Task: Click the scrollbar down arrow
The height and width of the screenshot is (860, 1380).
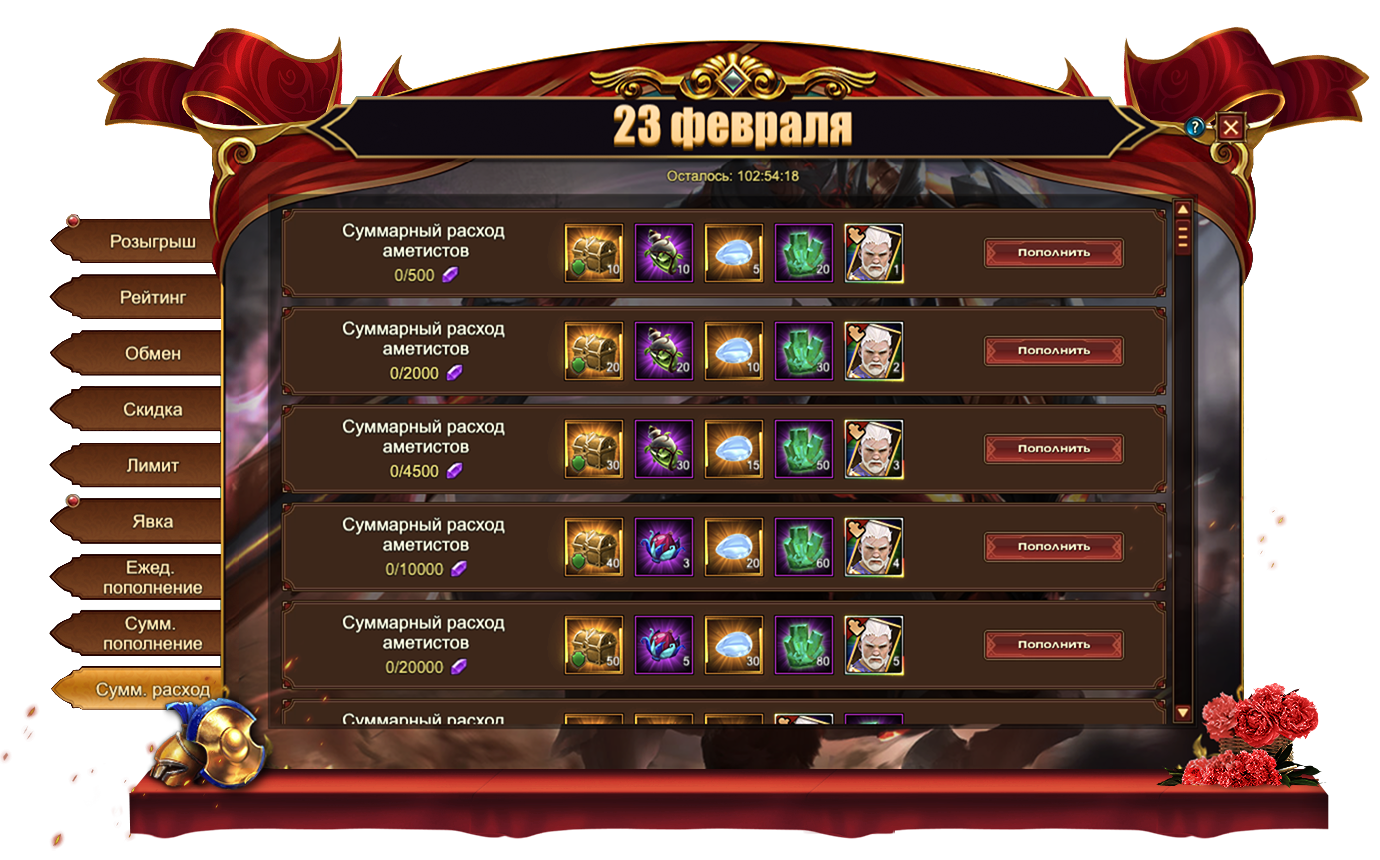Action: pyautogui.click(x=1182, y=713)
